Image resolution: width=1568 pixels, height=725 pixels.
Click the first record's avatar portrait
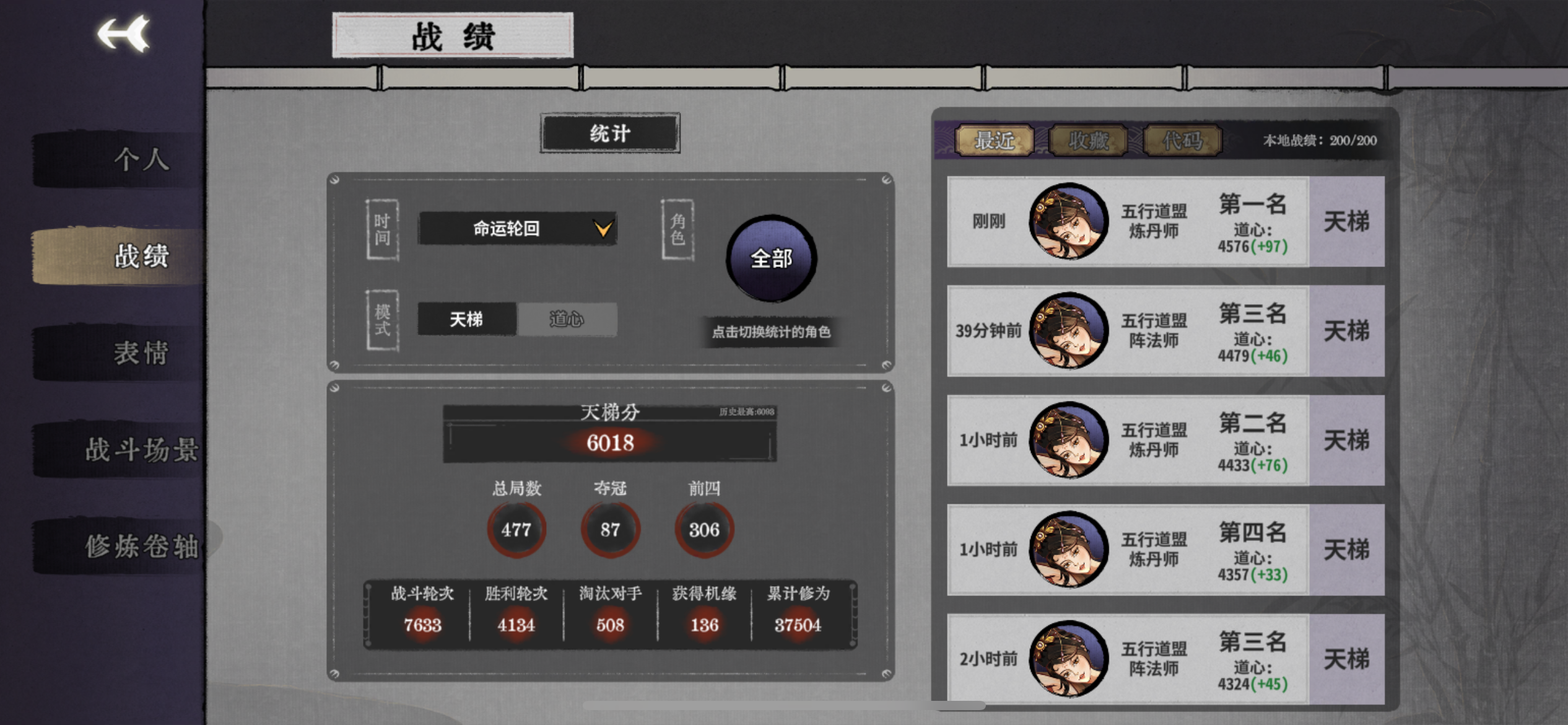tap(1066, 221)
